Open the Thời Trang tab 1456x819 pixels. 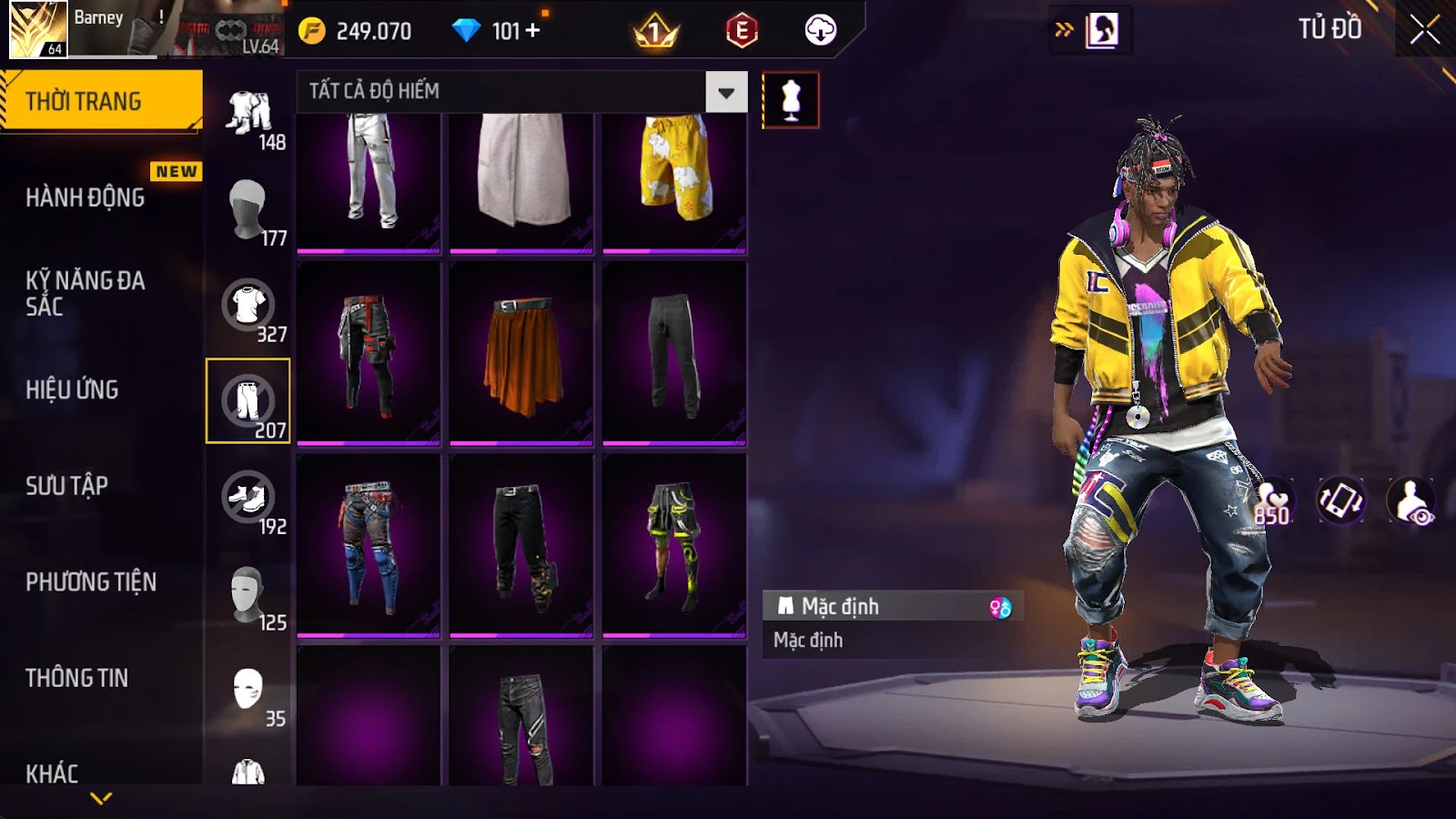(100, 101)
